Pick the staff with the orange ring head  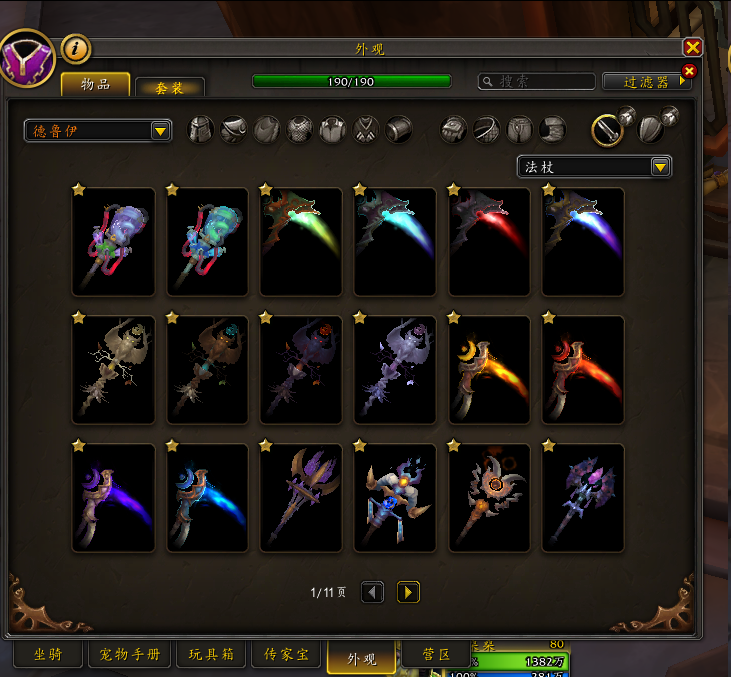point(490,497)
